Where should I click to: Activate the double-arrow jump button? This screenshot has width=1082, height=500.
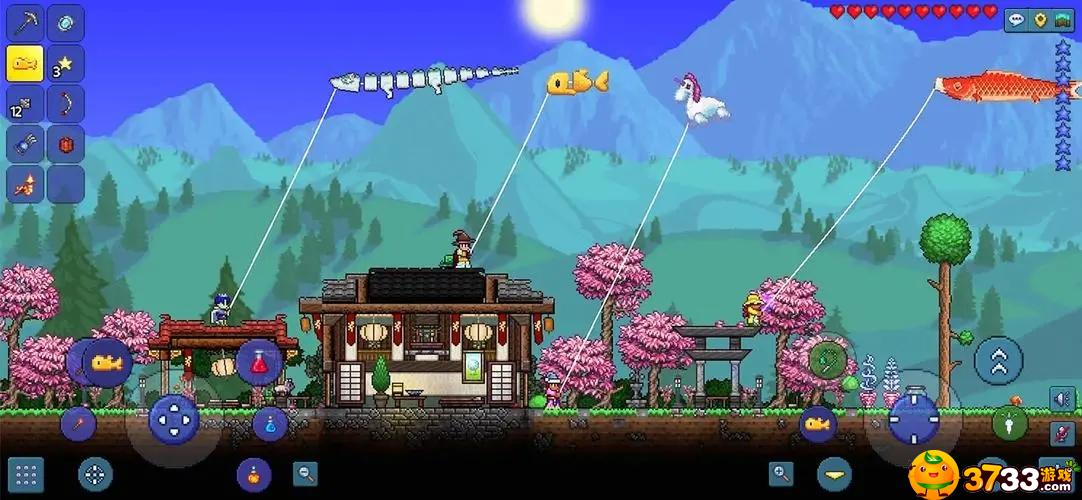click(998, 360)
